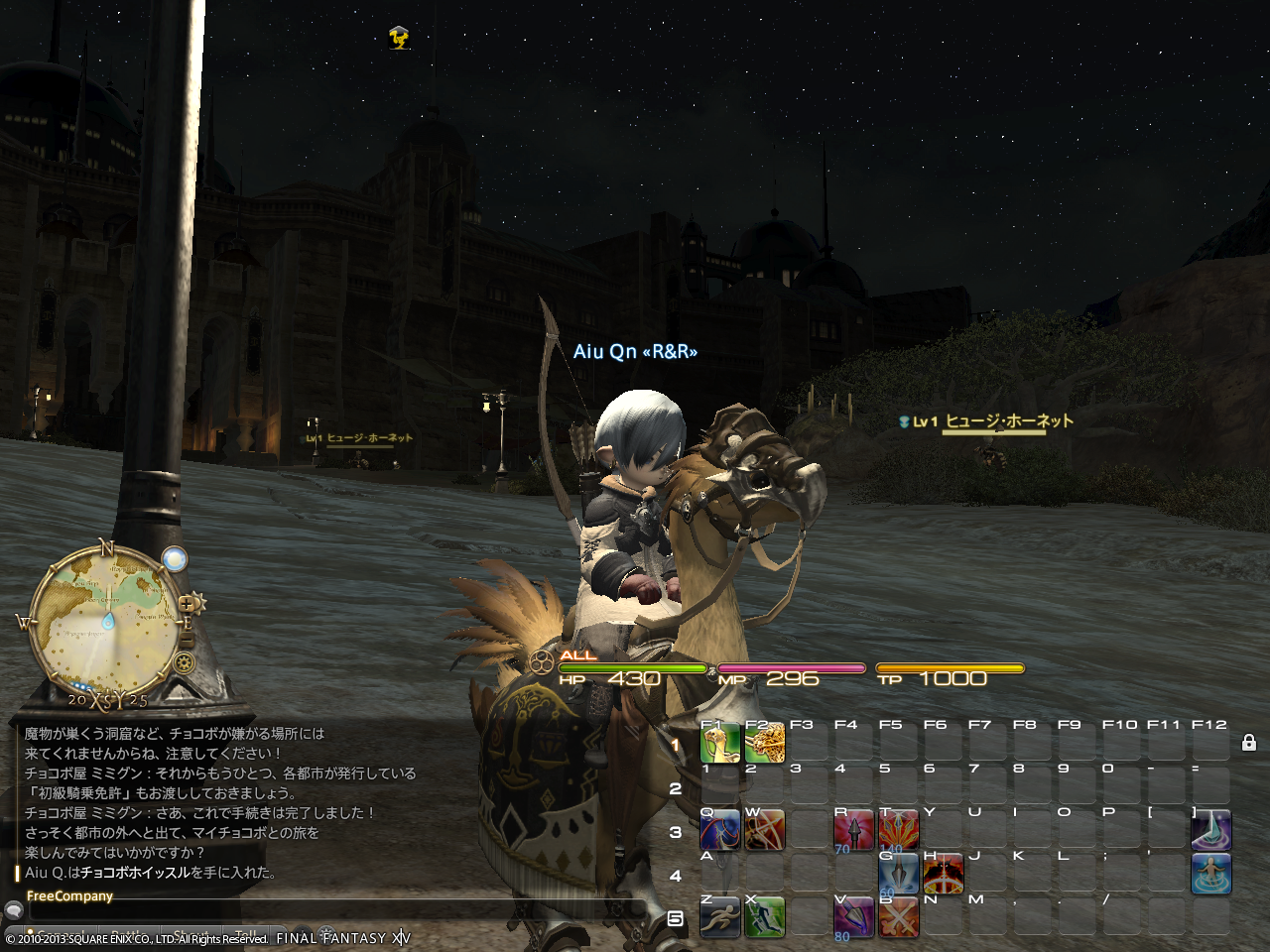Use the golden armored chocobo icon on F2
The image size is (1270, 952).
coord(764,743)
